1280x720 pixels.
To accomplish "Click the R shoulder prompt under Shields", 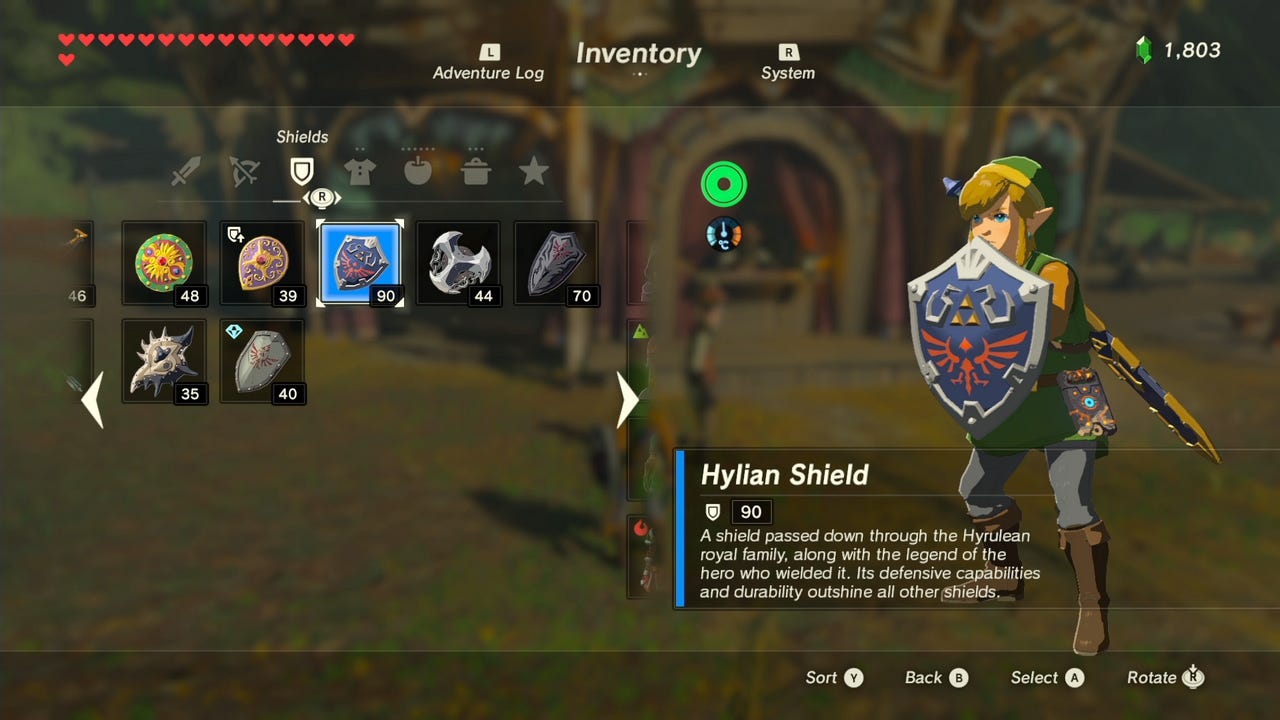I will [x=320, y=197].
